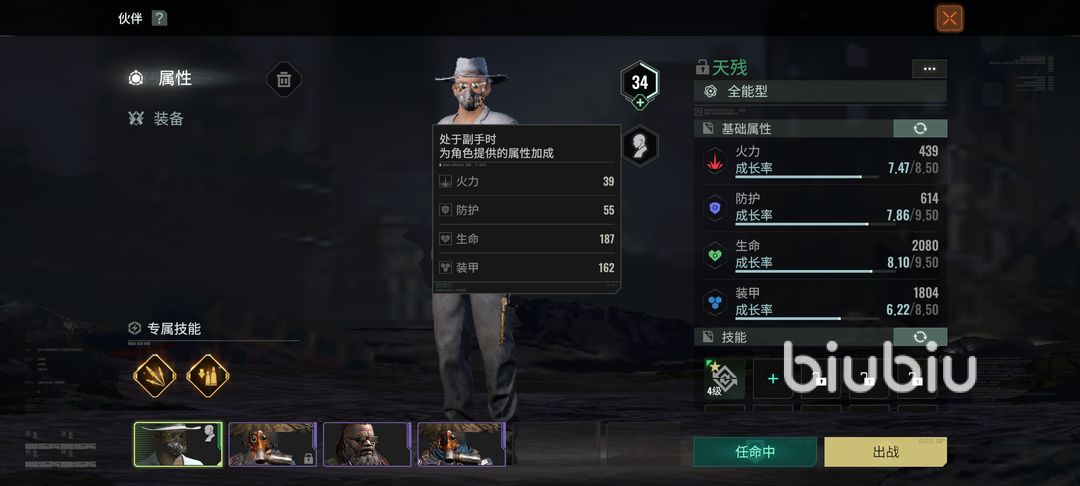Open the three-dot more options menu
The image size is (1080, 486).
[929, 68]
